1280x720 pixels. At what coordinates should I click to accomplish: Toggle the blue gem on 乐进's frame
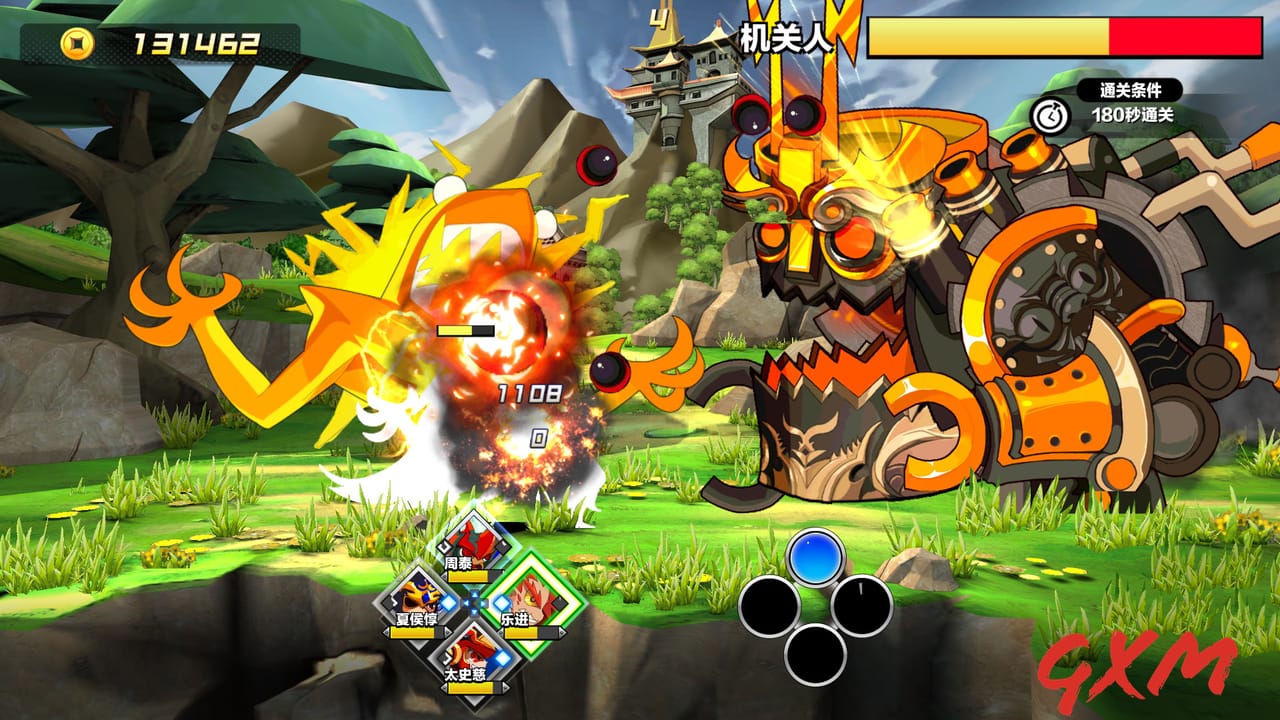pos(500,604)
